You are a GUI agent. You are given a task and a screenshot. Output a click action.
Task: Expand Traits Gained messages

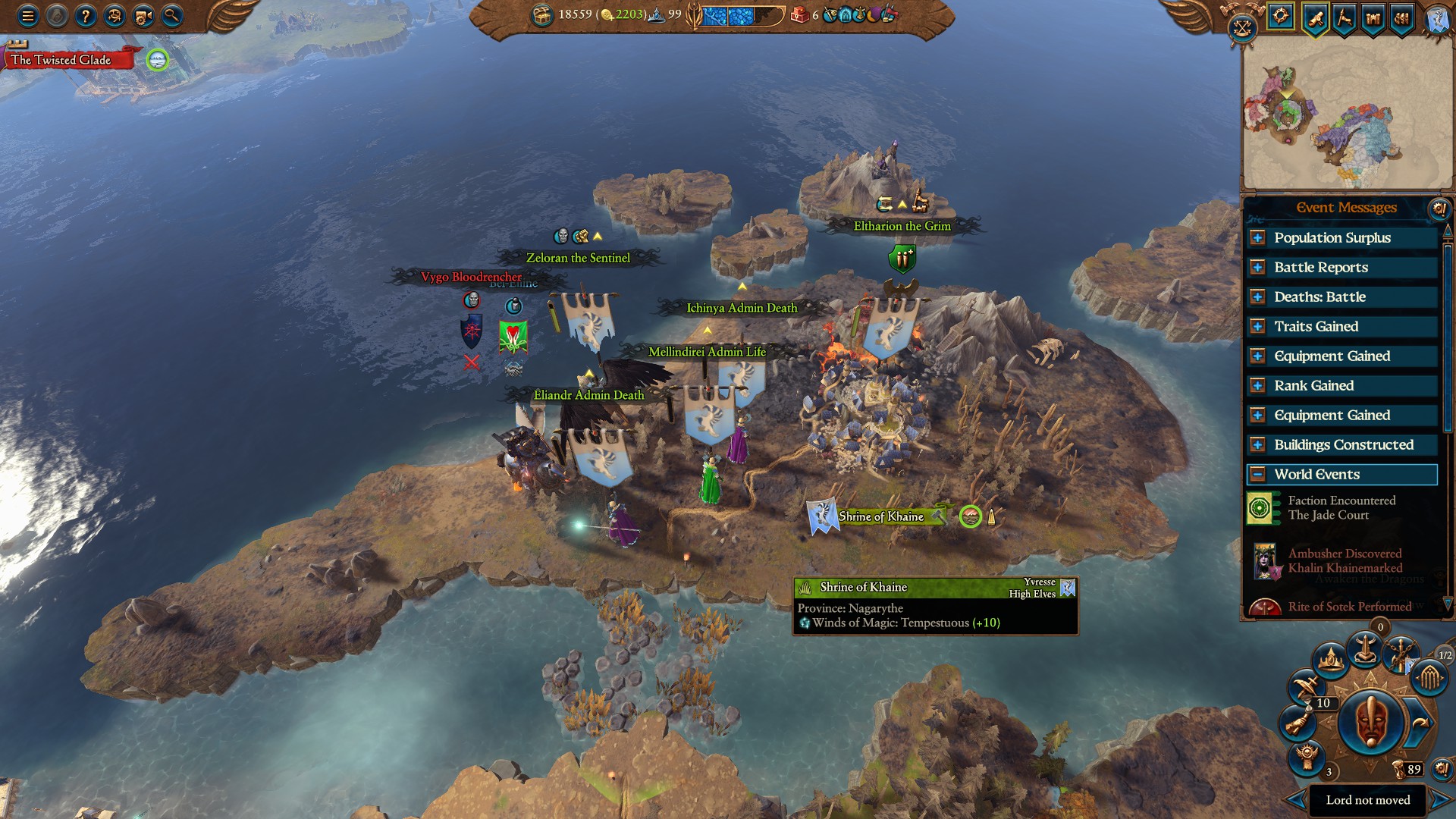1257,327
